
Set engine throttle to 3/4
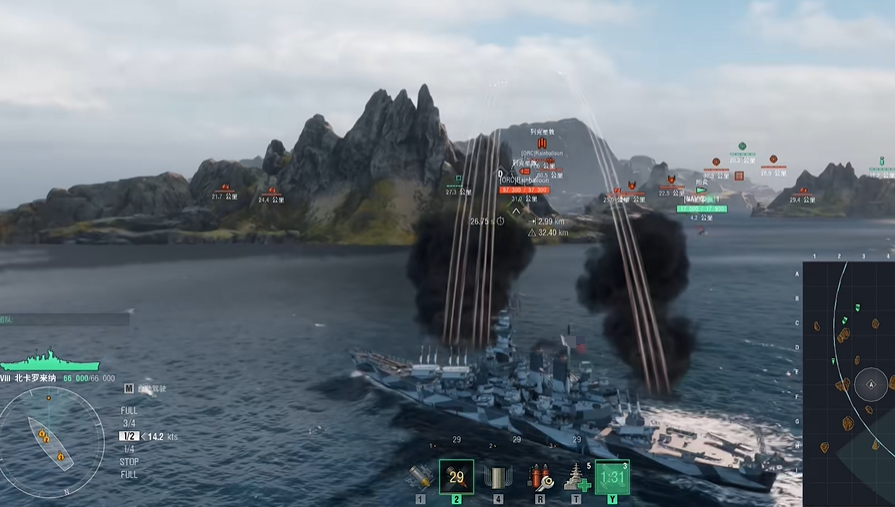pos(129,423)
